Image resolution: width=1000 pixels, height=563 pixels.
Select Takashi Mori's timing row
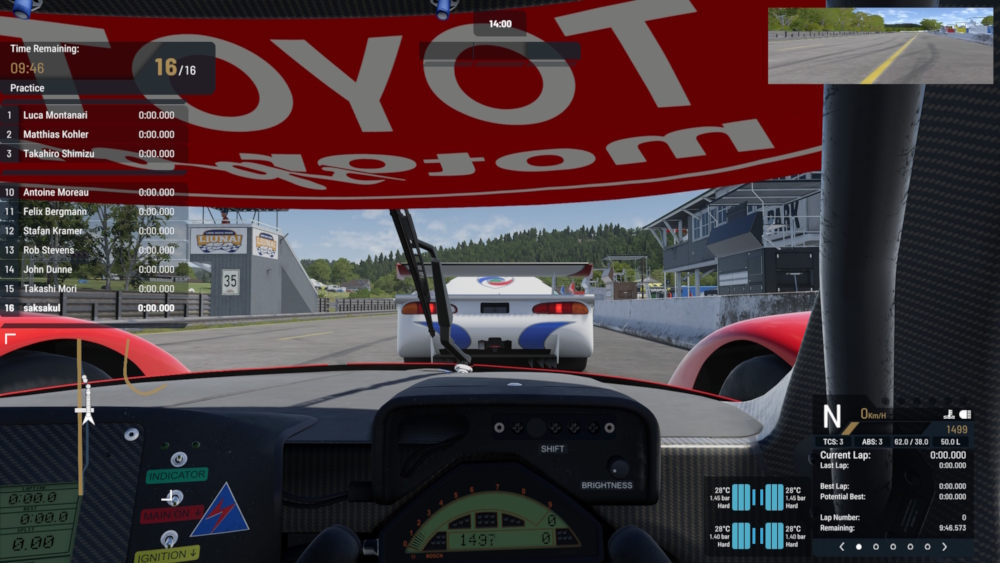(x=95, y=288)
